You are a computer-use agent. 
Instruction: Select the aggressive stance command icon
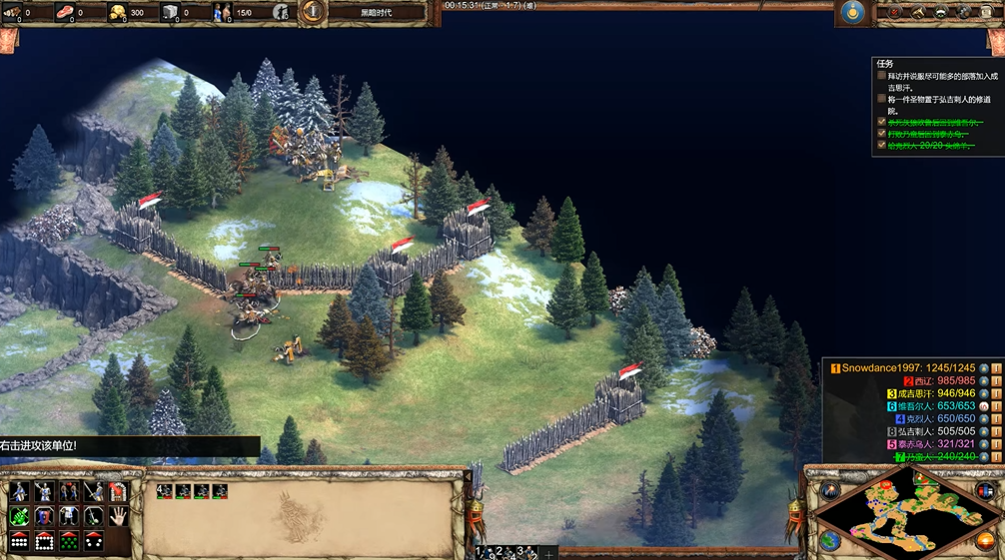(19, 491)
